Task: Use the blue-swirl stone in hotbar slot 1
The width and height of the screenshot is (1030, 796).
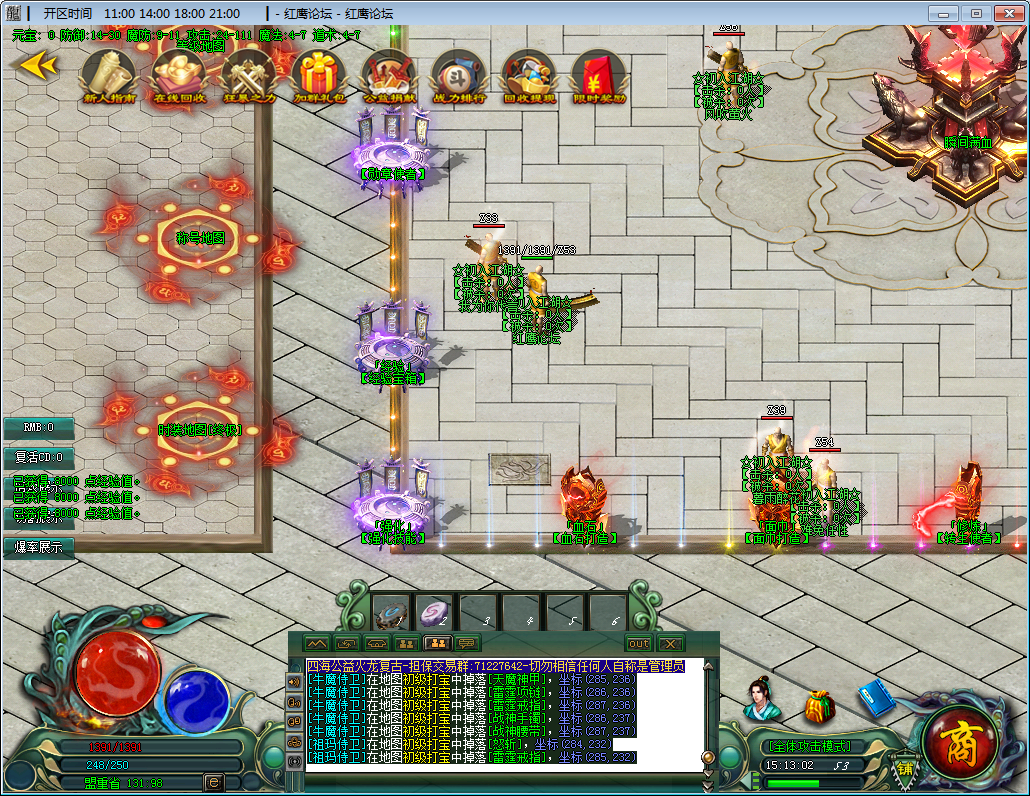Action: 390,612
